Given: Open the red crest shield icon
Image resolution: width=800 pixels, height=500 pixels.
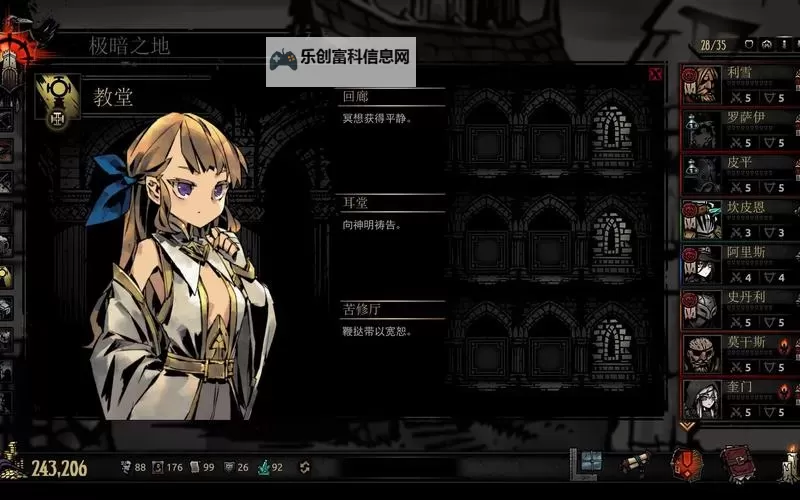Looking at the screenshot, I should tap(686, 463).
